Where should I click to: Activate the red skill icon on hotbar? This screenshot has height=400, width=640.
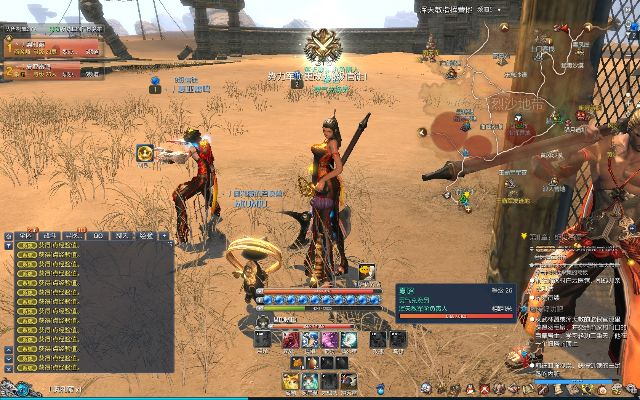[290, 341]
